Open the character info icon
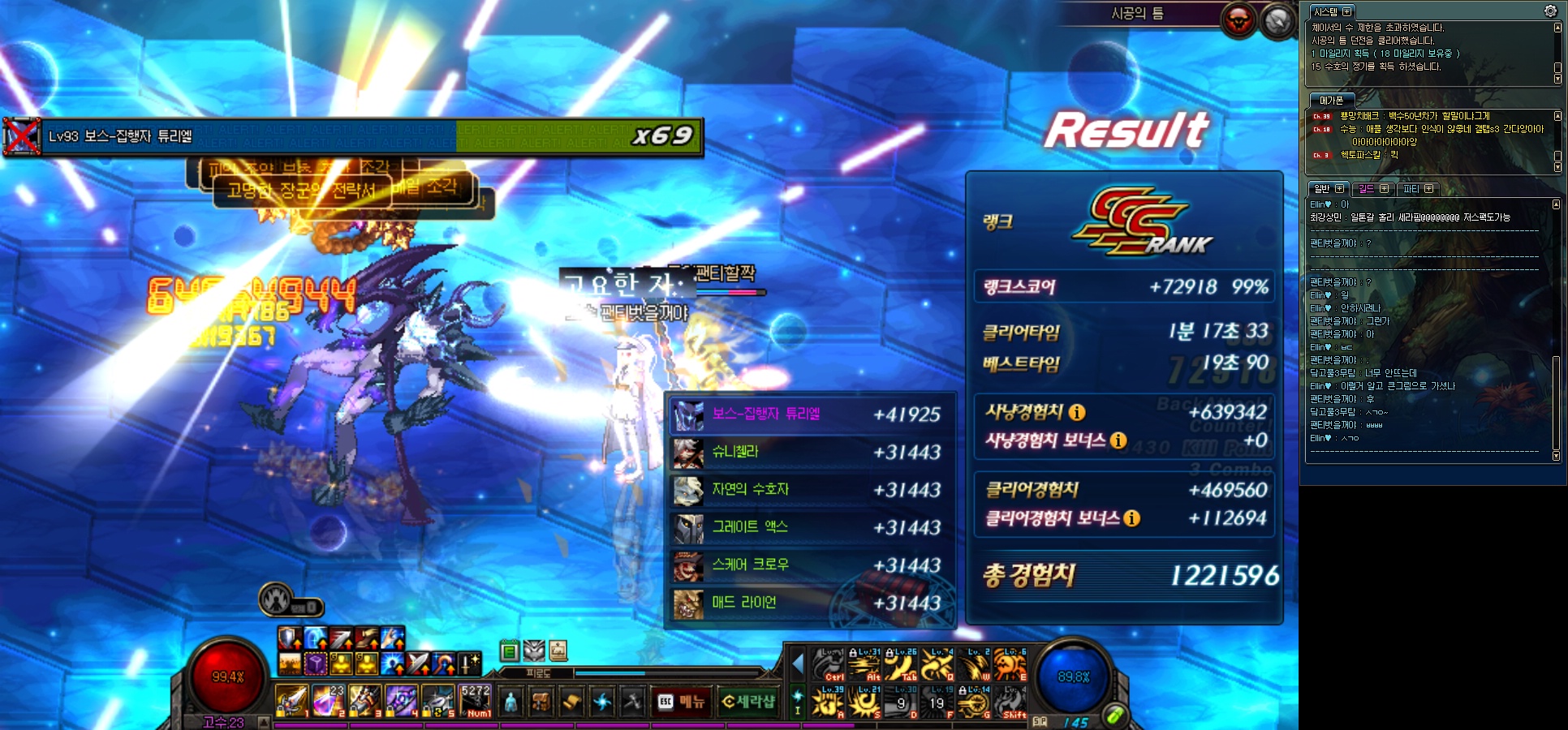1568x730 pixels. tap(510, 702)
